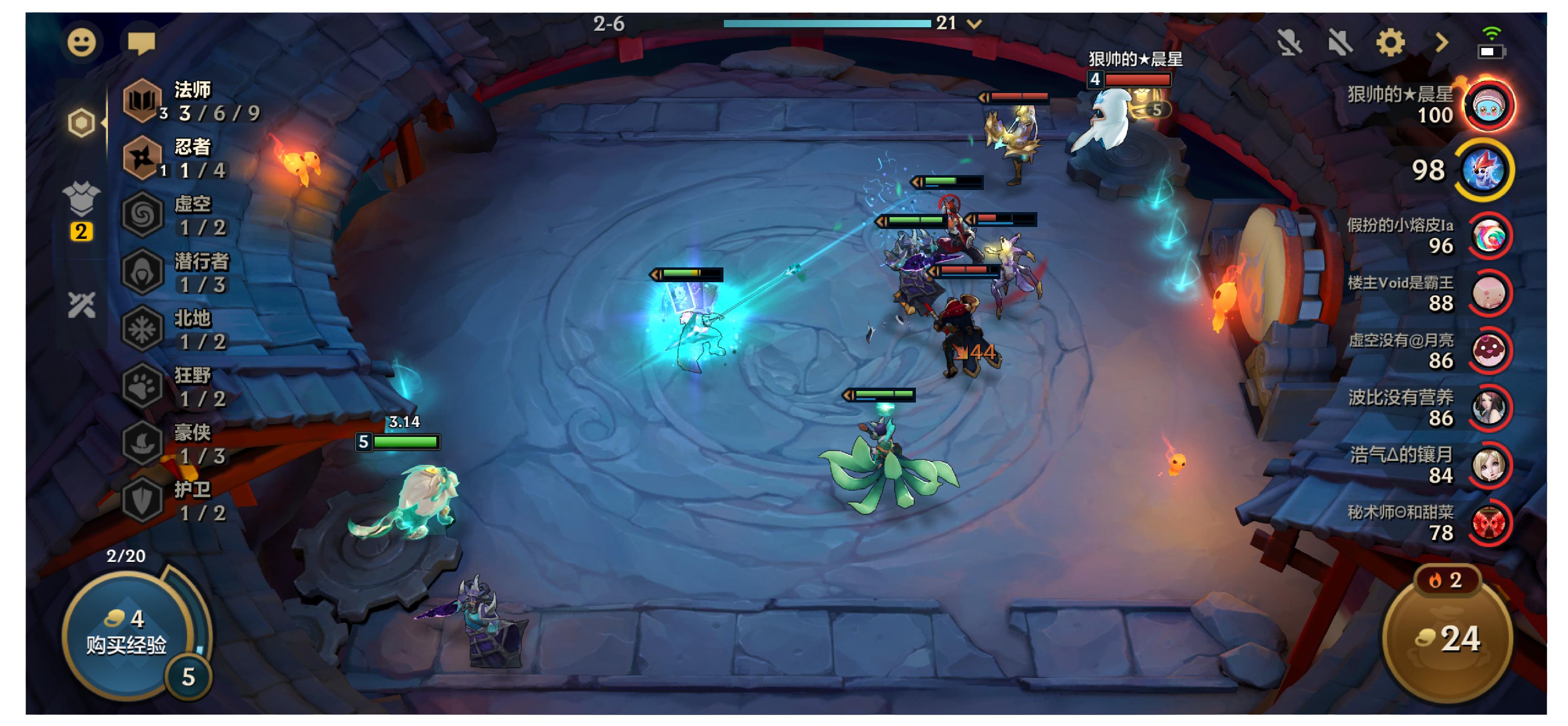Open the emoji emote panel
Viewport: 1568px width, 726px height.
(81, 43)
